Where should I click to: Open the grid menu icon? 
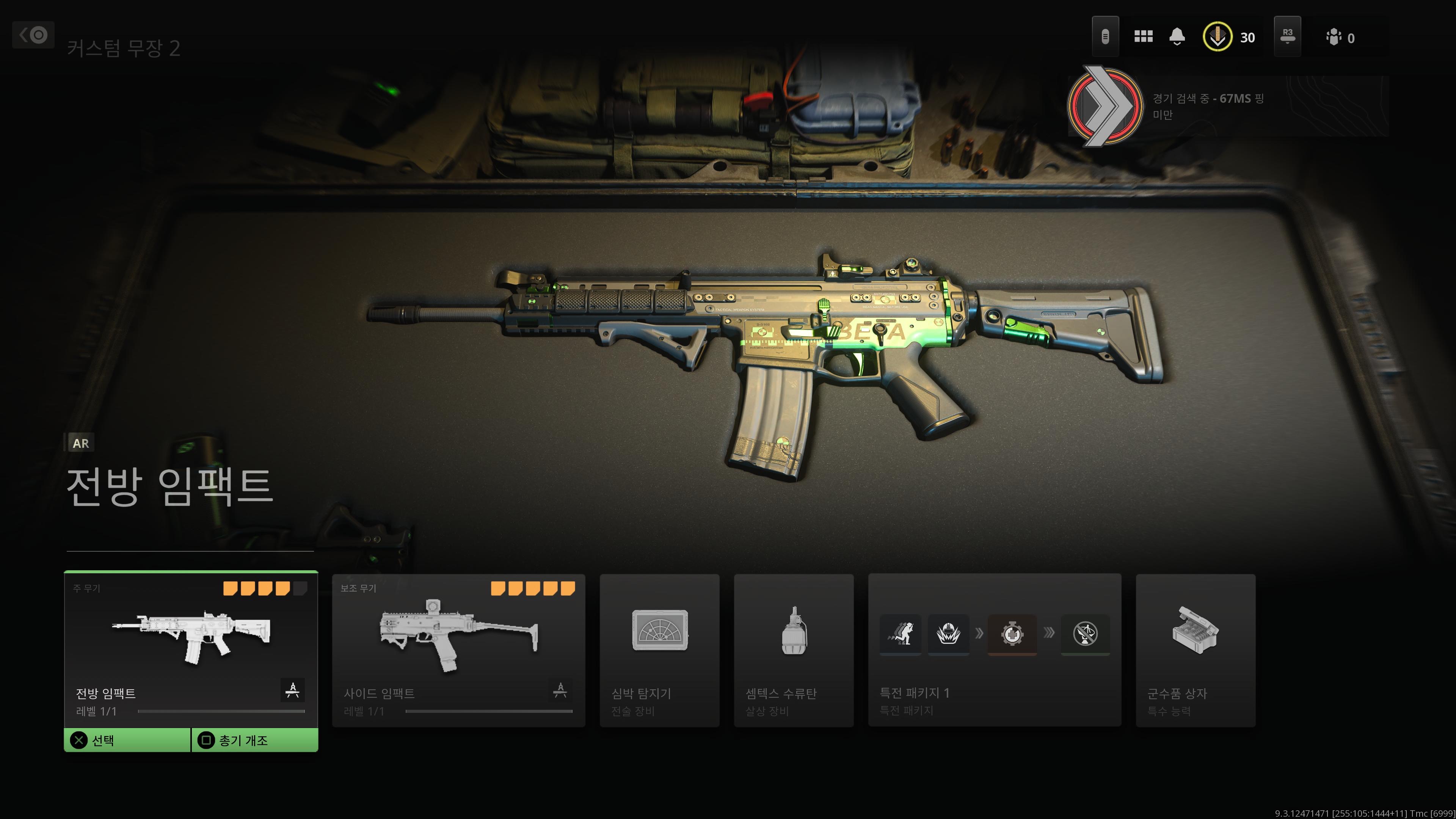pos(1143,37)
